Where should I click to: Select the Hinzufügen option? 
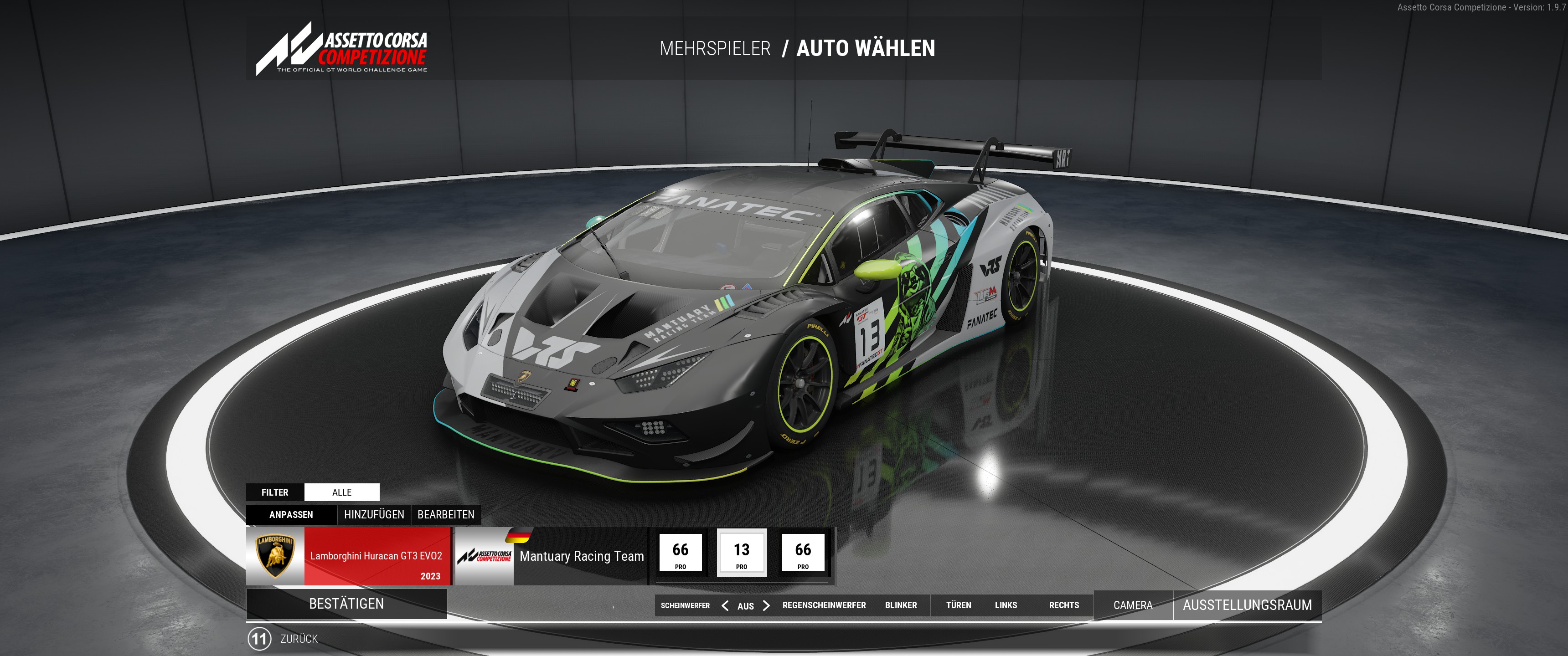point(374,514)
